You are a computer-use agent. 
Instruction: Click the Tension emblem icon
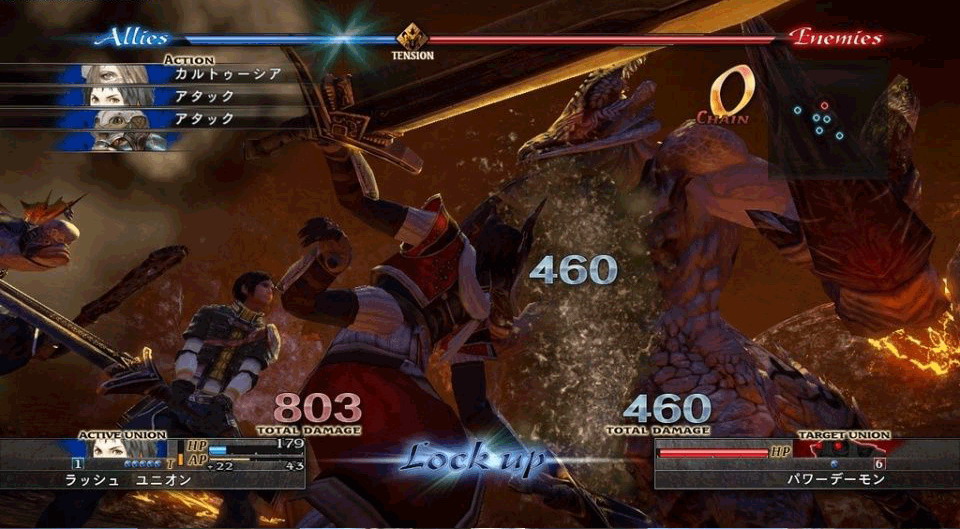tap(412, 39)
